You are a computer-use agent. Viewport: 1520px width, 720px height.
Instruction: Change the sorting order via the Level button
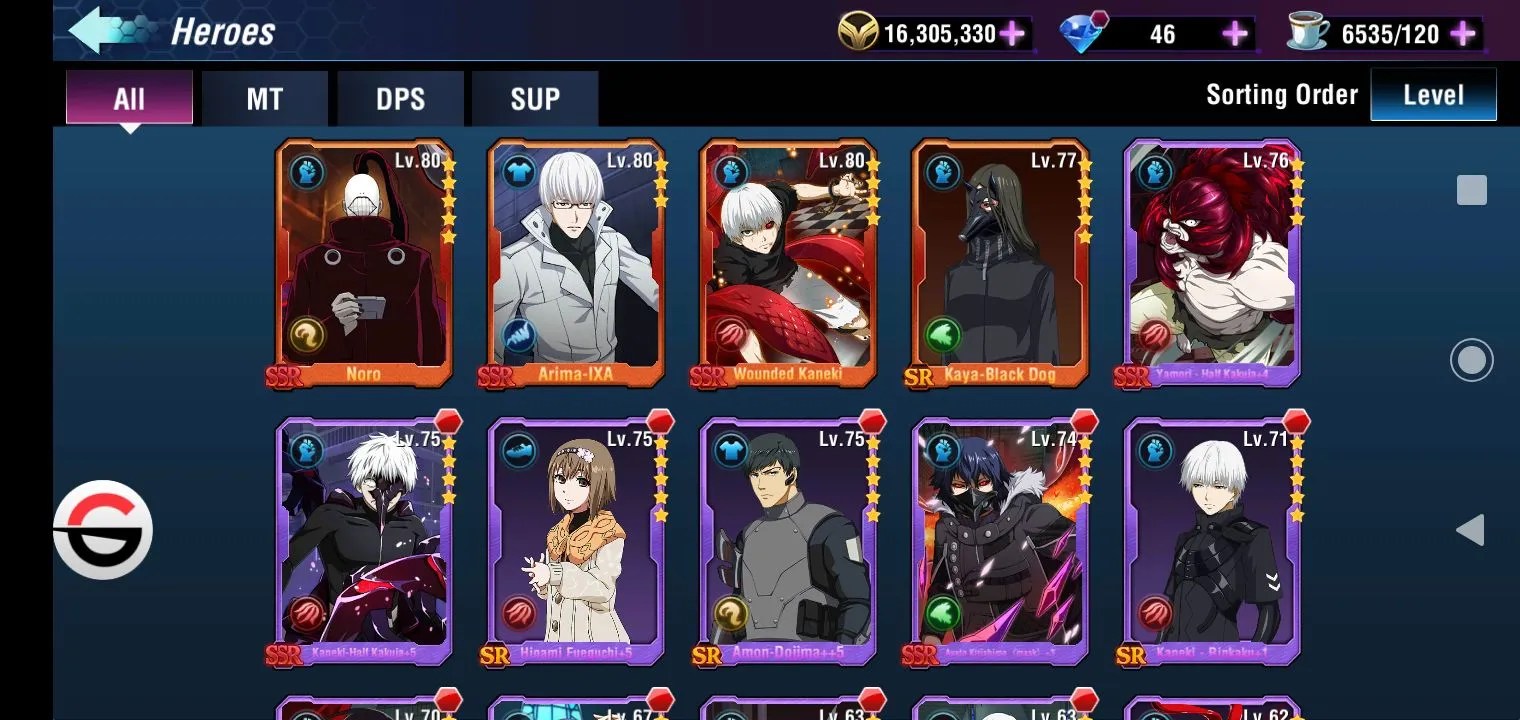tap(1433, 95)
